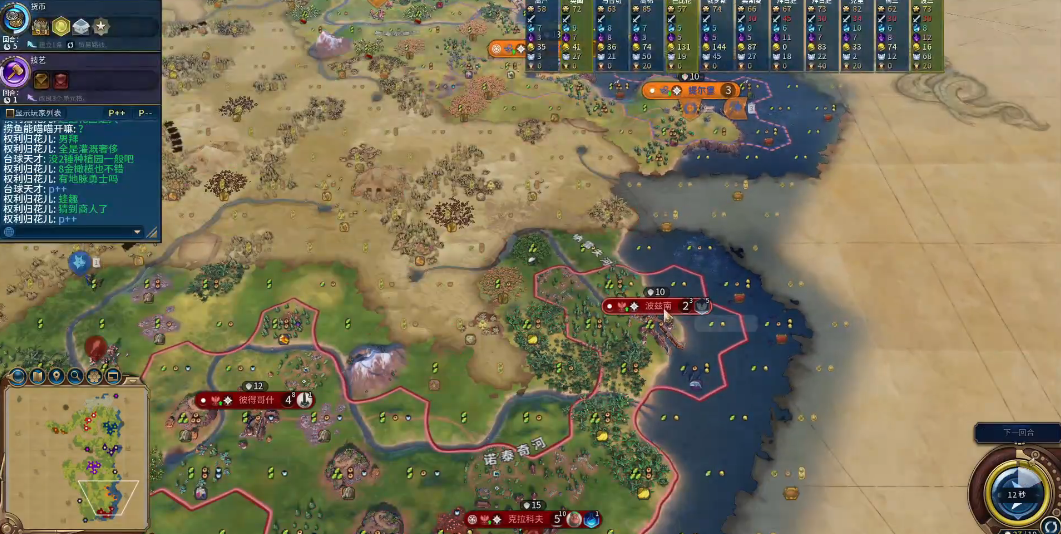Click the P-- button in chat
The height and width of the screenshot is (534, 1061).
[145, 113]
